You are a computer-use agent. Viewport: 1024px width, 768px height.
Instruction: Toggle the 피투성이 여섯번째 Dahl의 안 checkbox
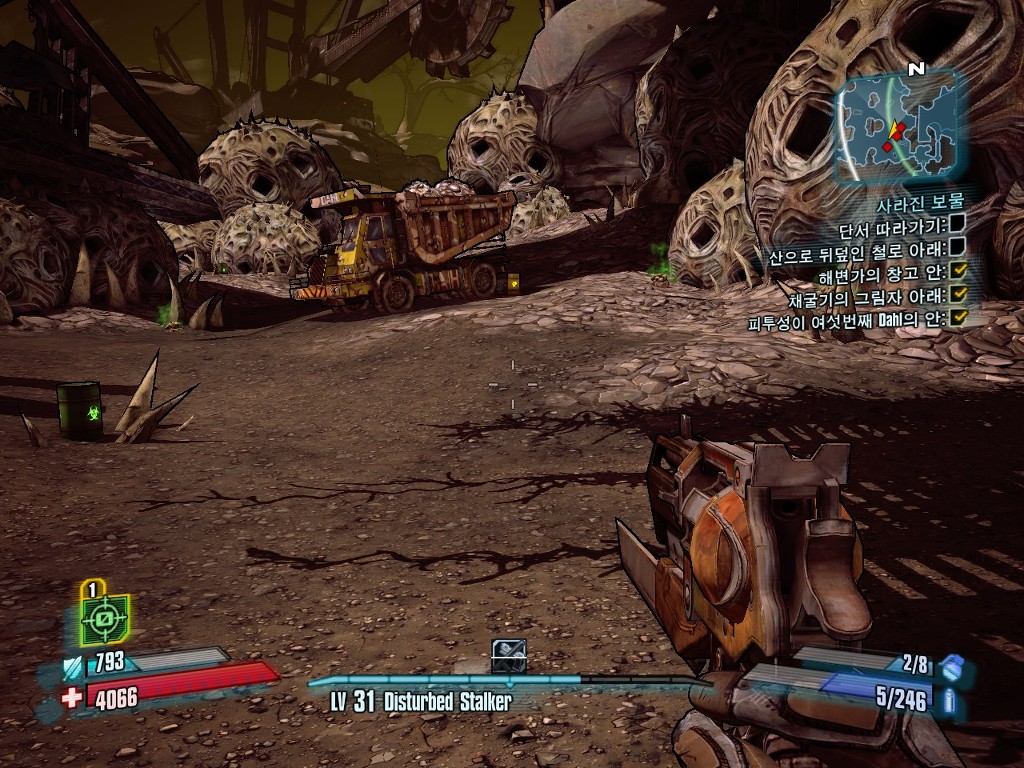(x=958, y=318)
